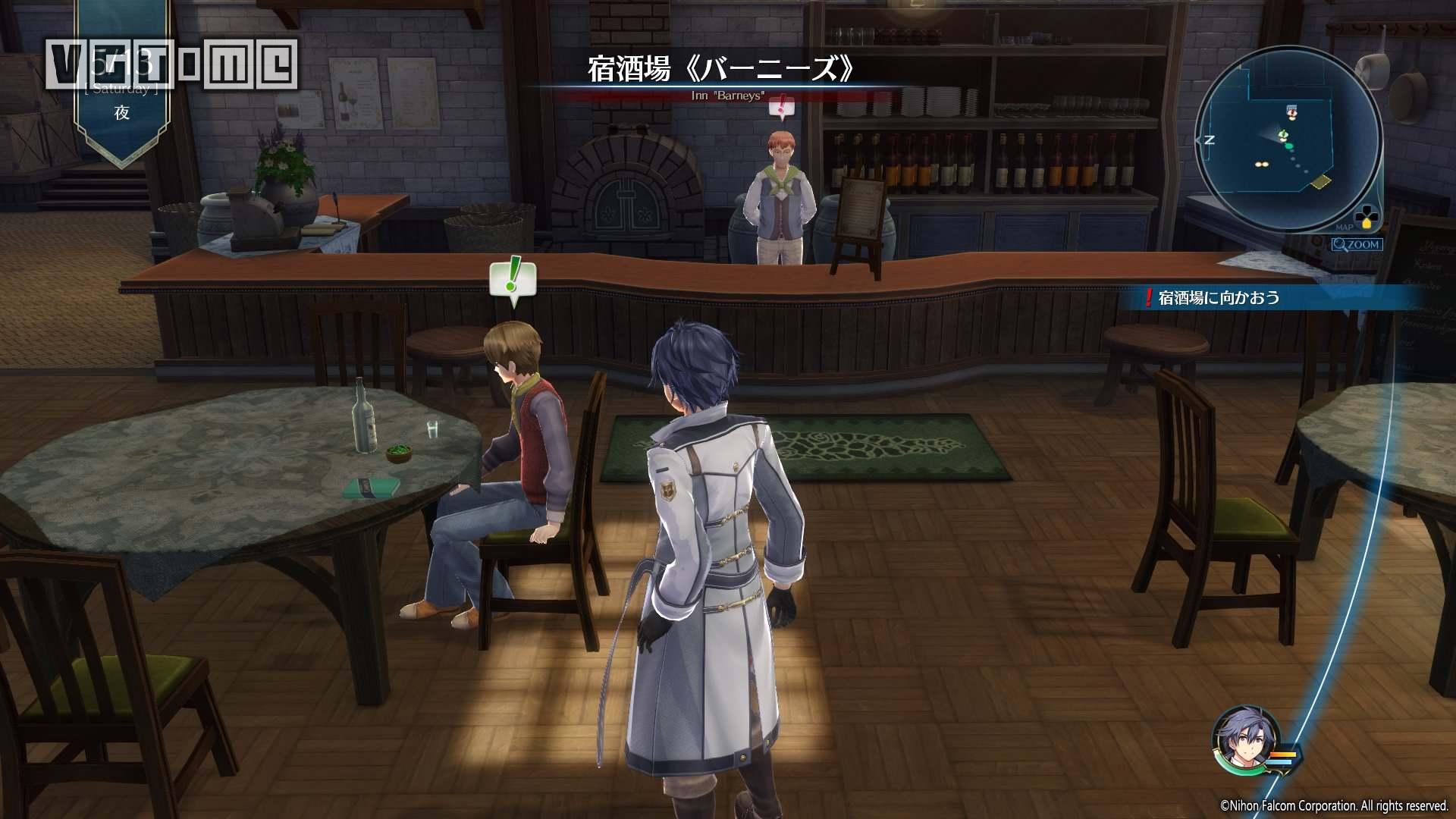Click the green exclamation event marker

[513, 280]
